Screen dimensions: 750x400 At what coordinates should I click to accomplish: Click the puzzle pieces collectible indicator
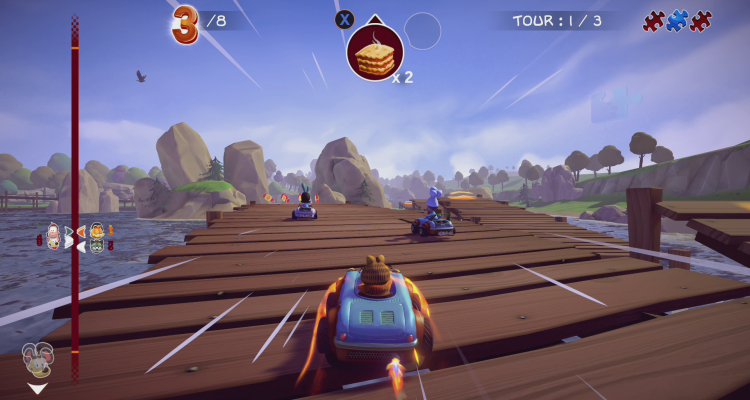[x=677, y=21]
